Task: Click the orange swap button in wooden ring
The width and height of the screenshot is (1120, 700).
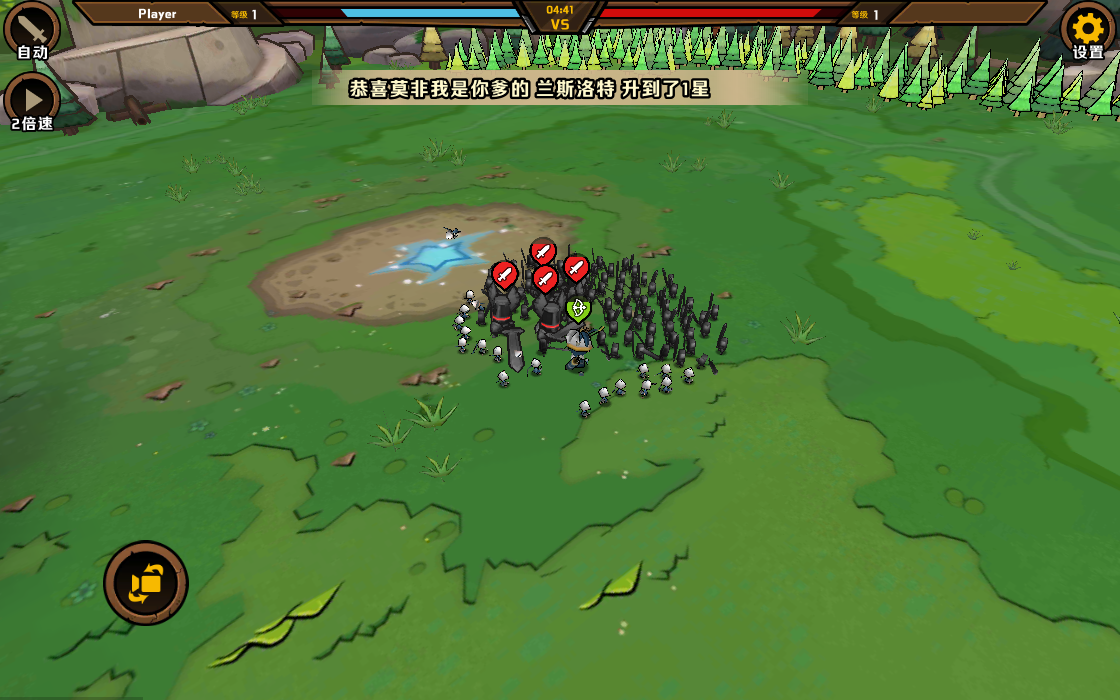Action: point(146,583)
